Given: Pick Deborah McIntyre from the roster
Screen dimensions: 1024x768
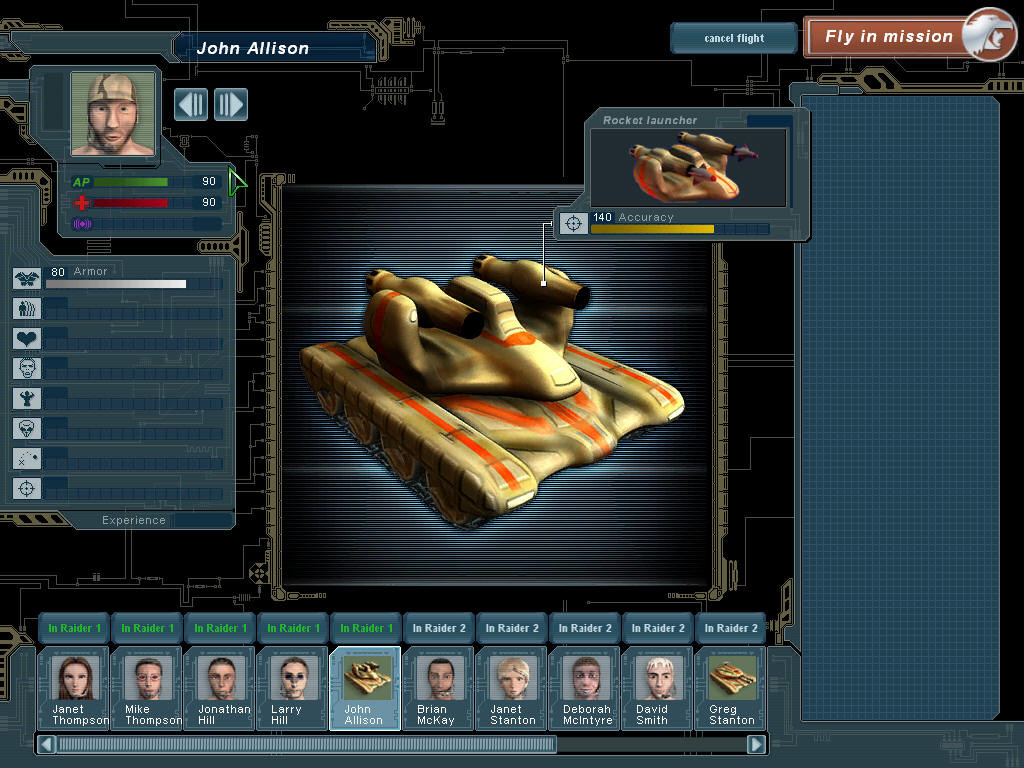Looking at the screenshot, I should 584,687.
